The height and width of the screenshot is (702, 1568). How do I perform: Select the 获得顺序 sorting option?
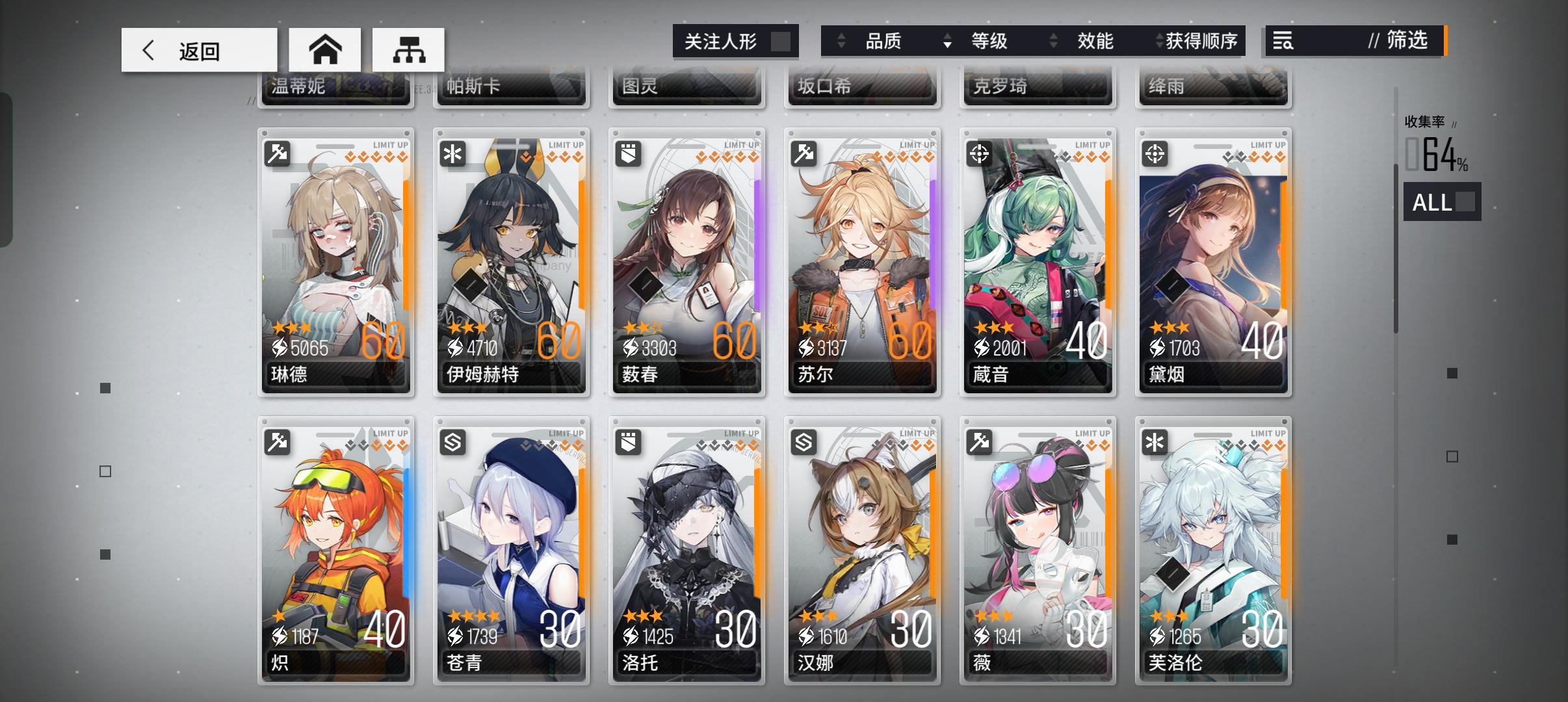tap(1203, 41)
